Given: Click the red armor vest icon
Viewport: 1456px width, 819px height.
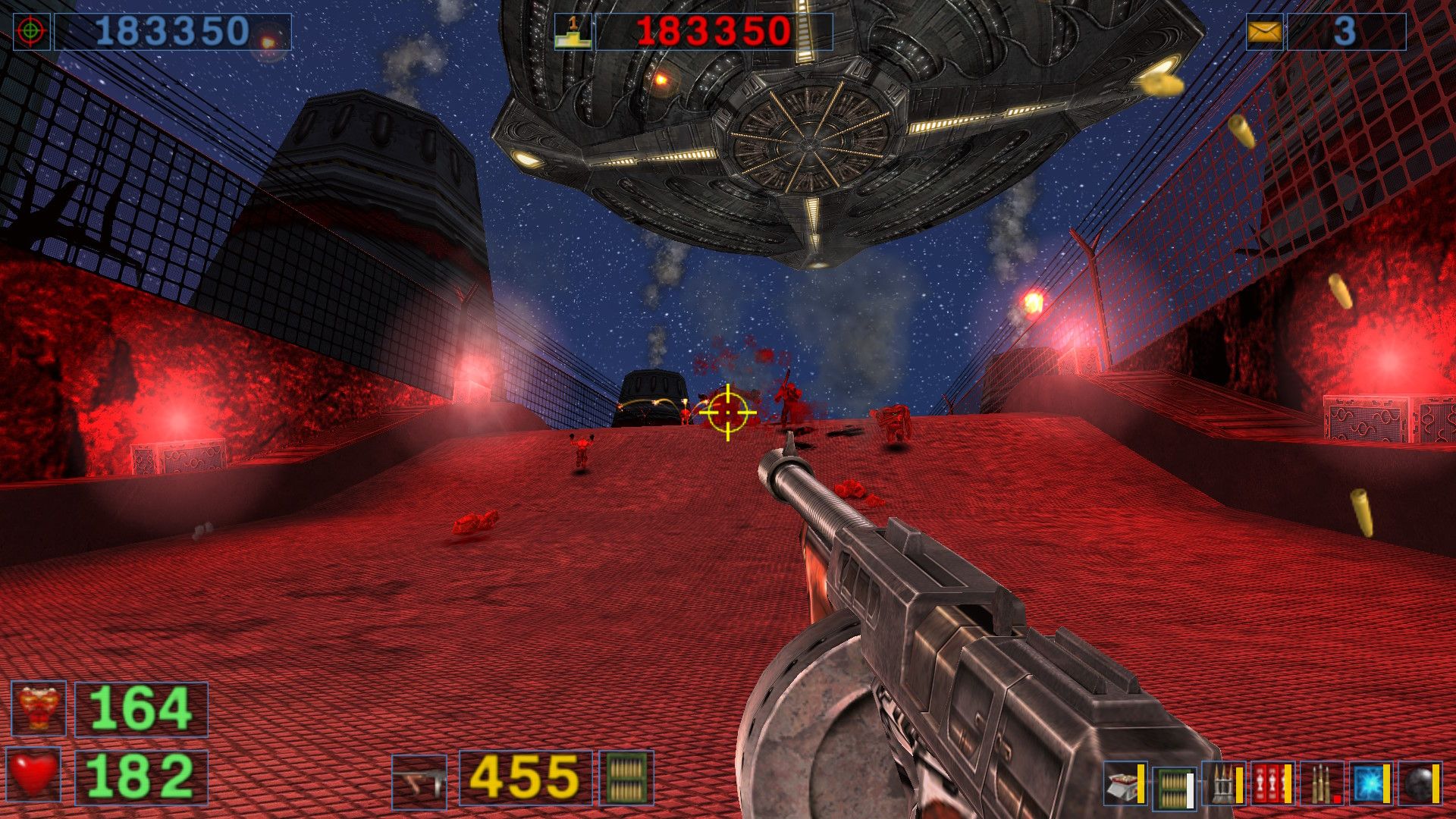Looking at the screenshot, I should click(x=39, y=709).
